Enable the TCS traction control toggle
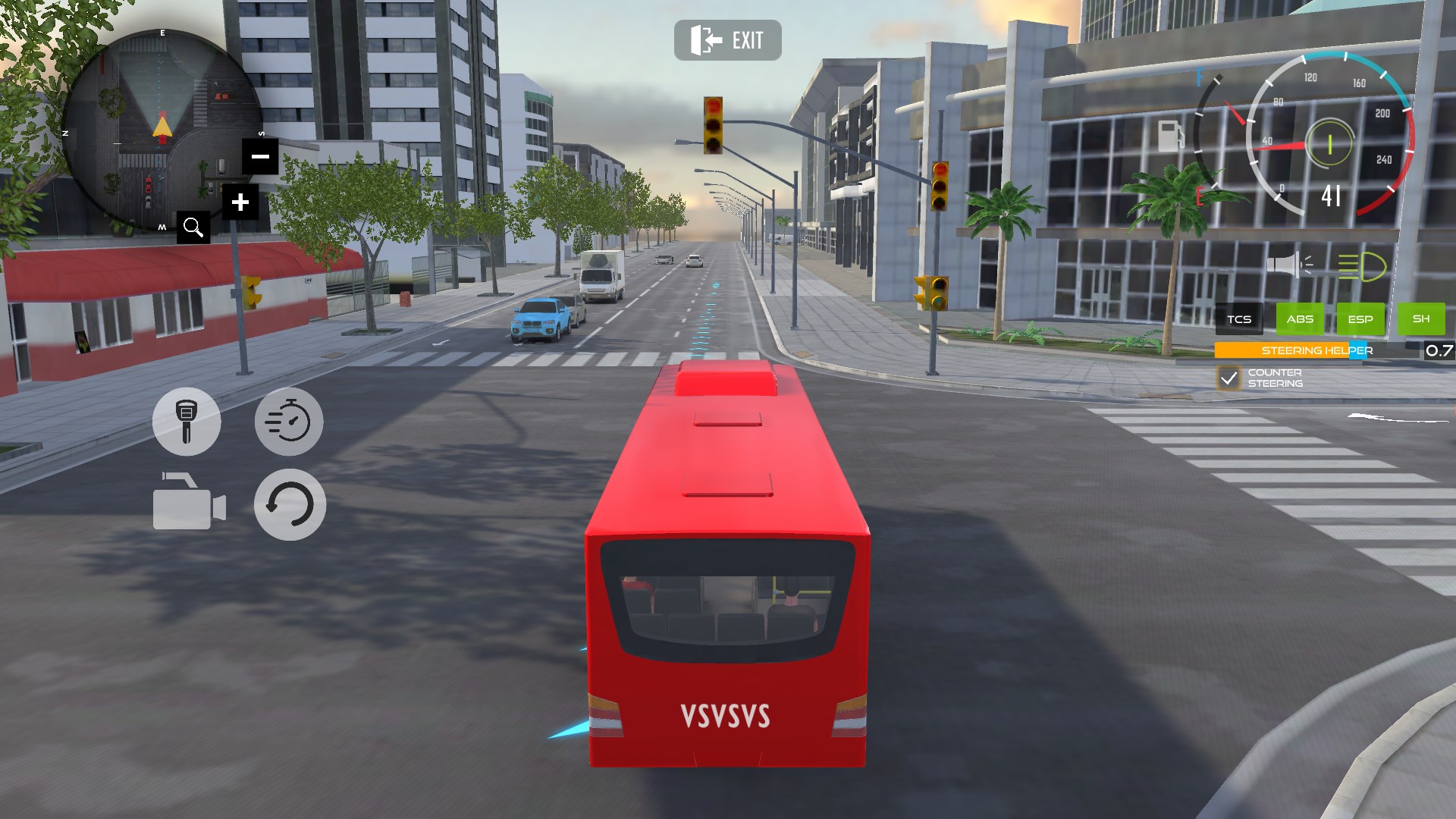Screen dimensions: 1456x819 pos(1239,318)
